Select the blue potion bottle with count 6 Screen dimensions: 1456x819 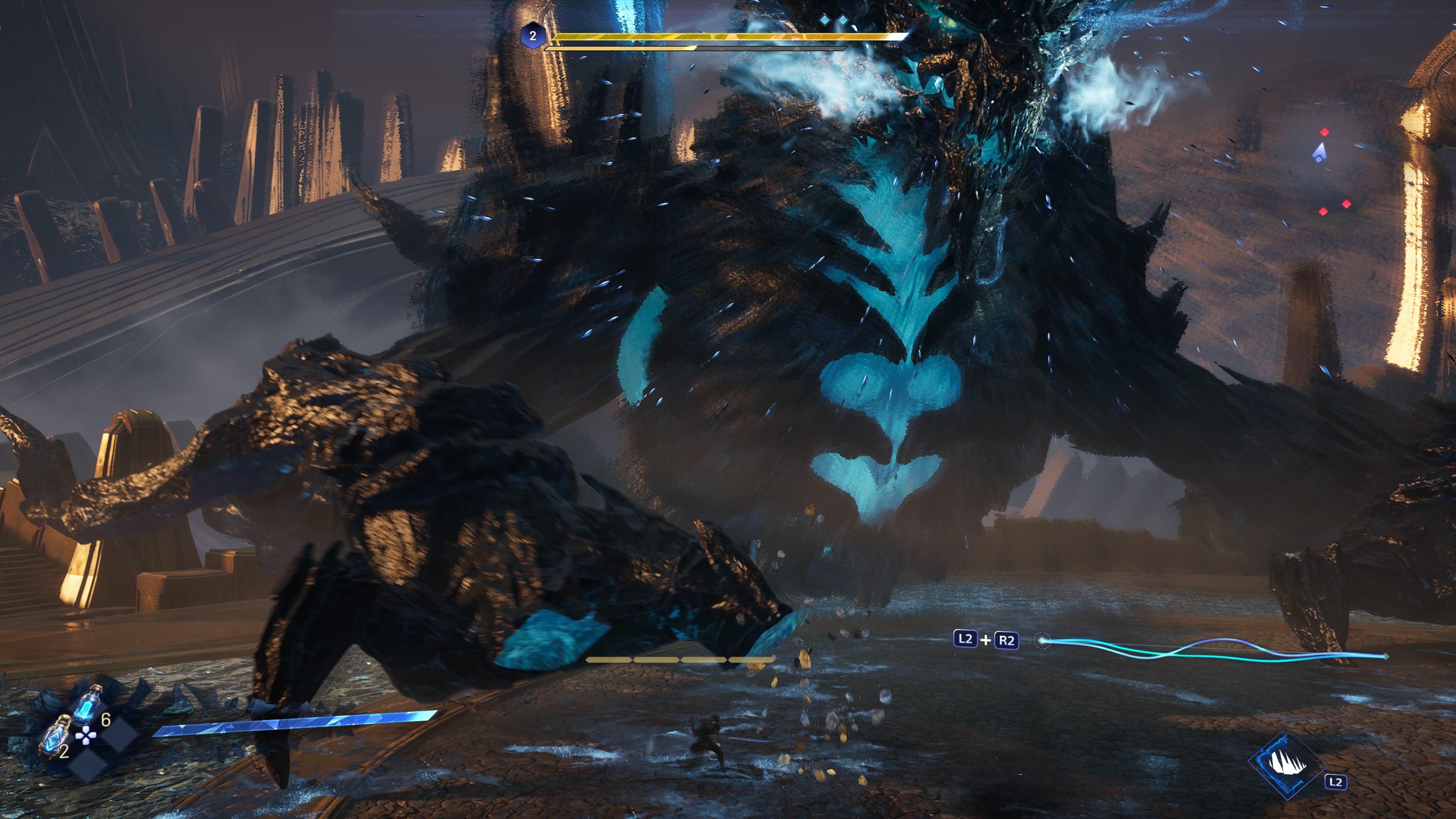click(x=88, y=705)
